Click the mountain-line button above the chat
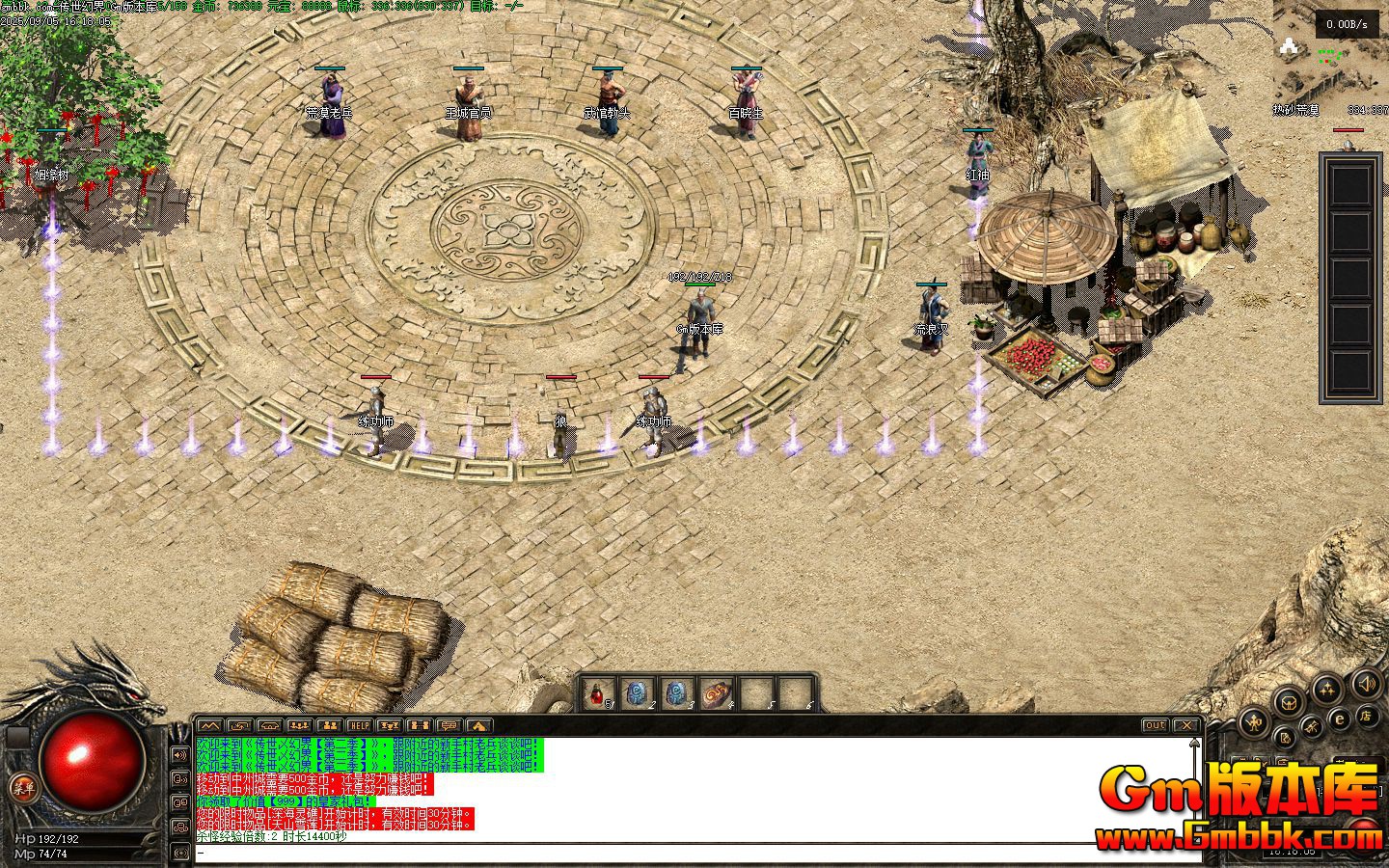The image size is (1389, 868). click(x=209, y=725)
